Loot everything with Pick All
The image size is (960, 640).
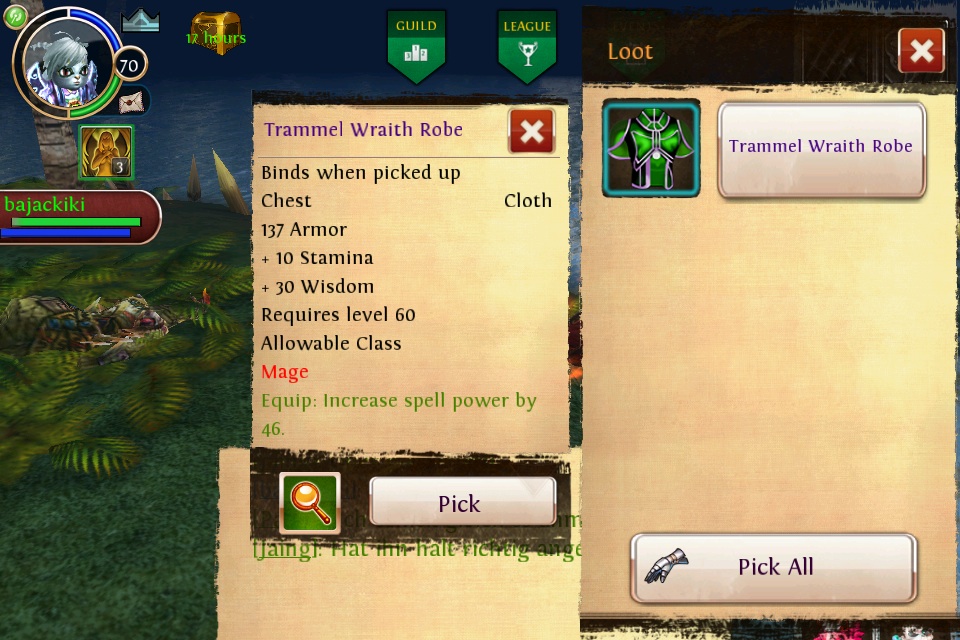tap(773, 567)
